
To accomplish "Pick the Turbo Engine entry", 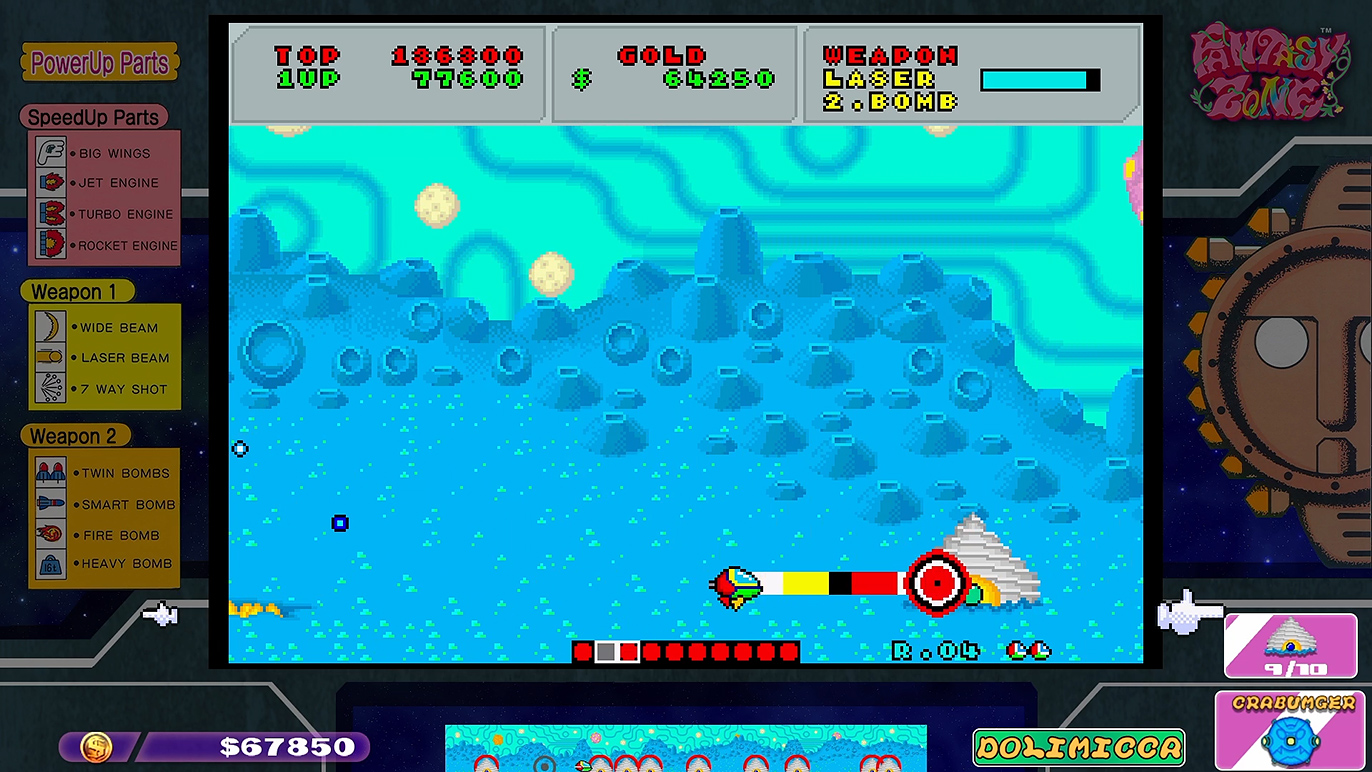I will (x=104, y=214).
